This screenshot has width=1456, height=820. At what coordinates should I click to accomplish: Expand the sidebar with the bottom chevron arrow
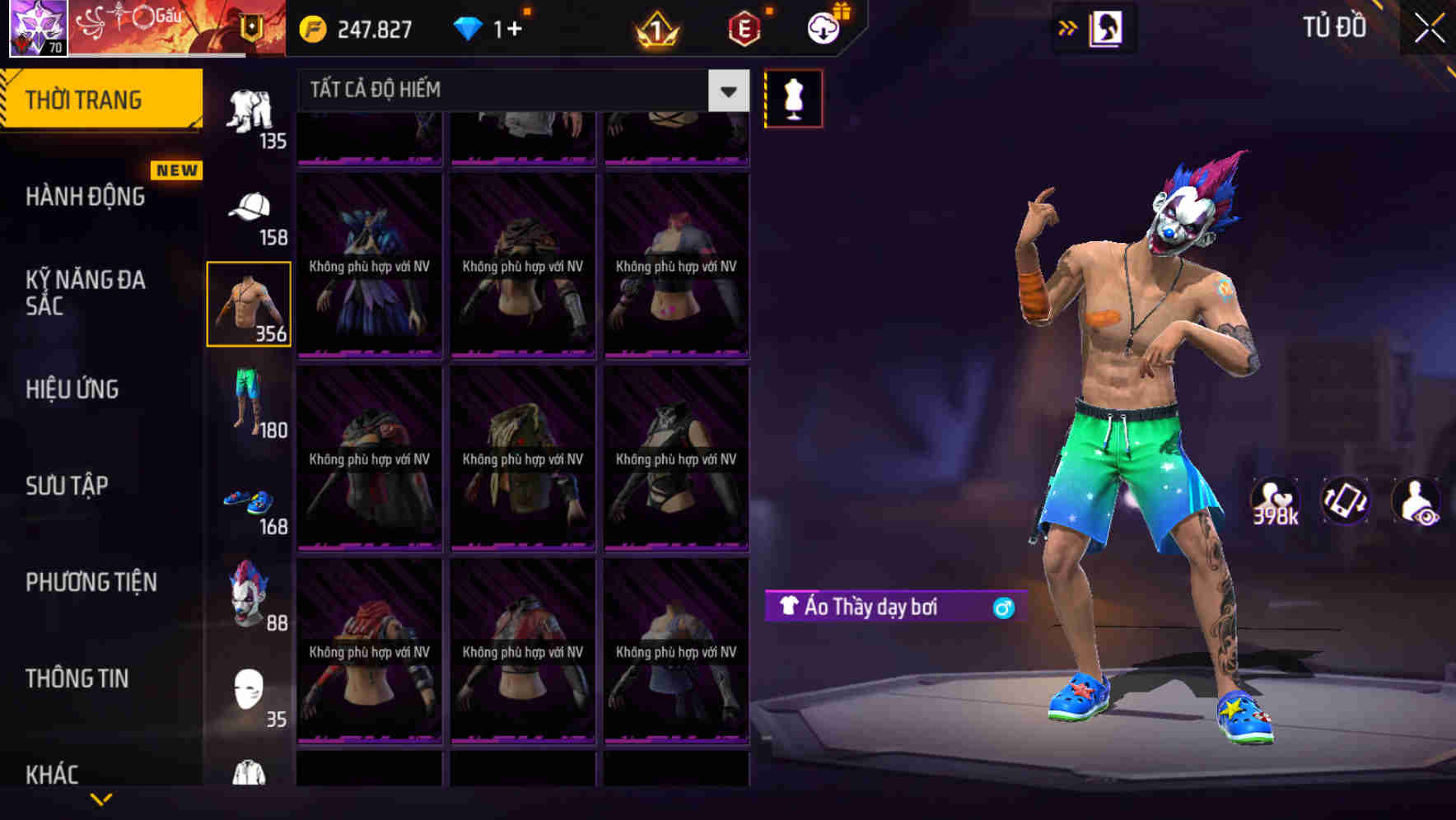[x=101, y=800]
